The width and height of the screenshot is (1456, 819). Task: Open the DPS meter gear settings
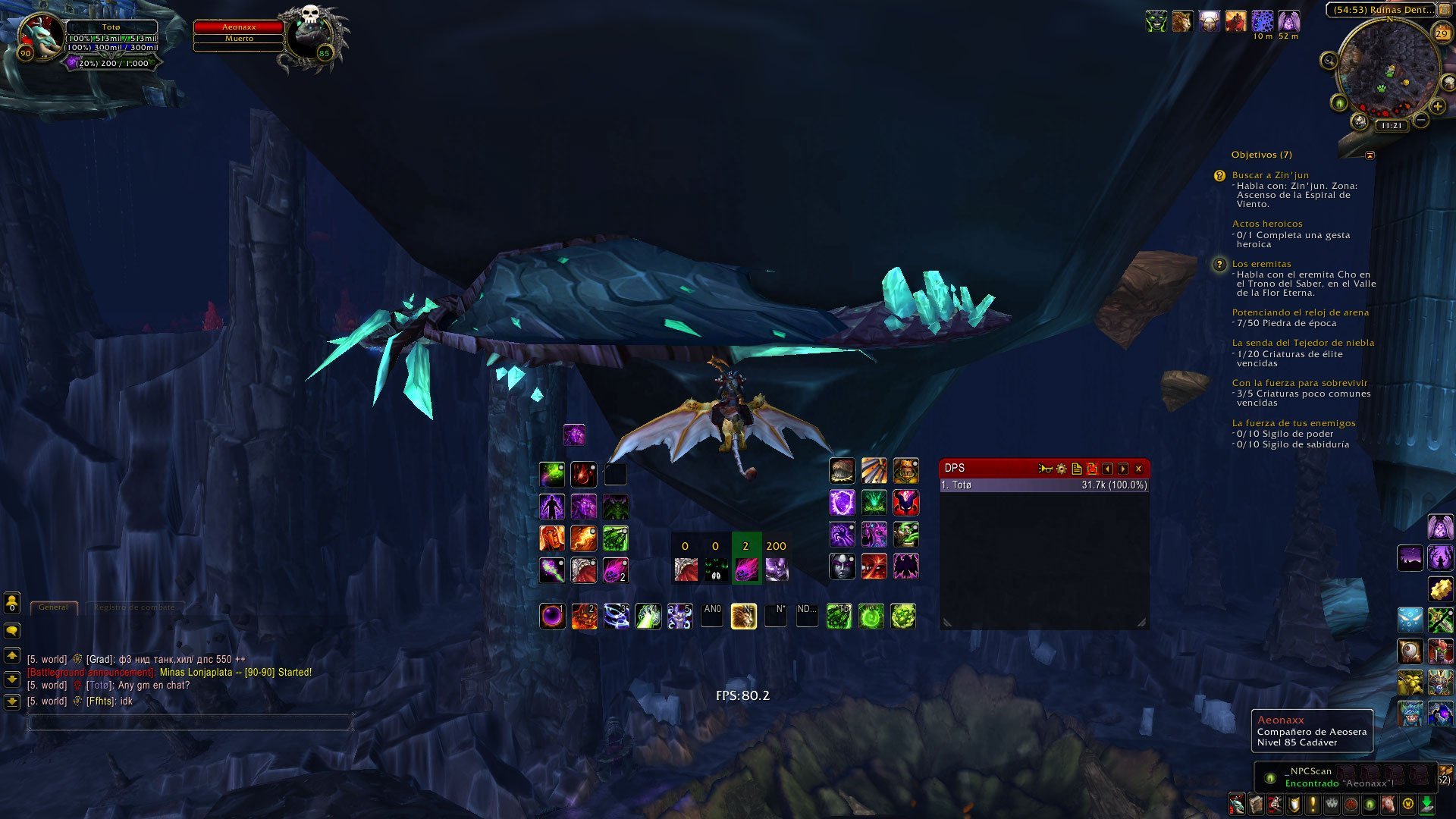pyautogui.click(x=1061, y=469)
